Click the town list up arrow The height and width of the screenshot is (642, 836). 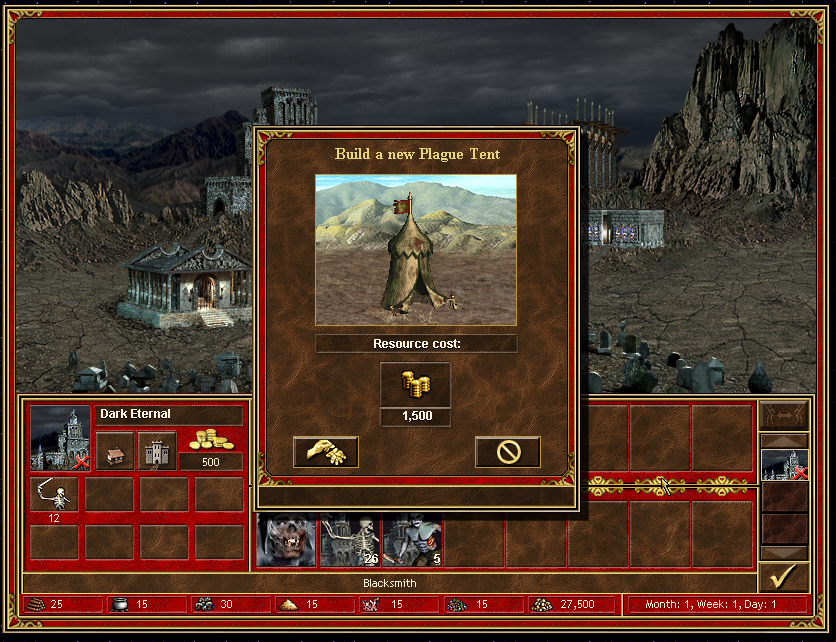pyautogui.click(x=783, y=440)
